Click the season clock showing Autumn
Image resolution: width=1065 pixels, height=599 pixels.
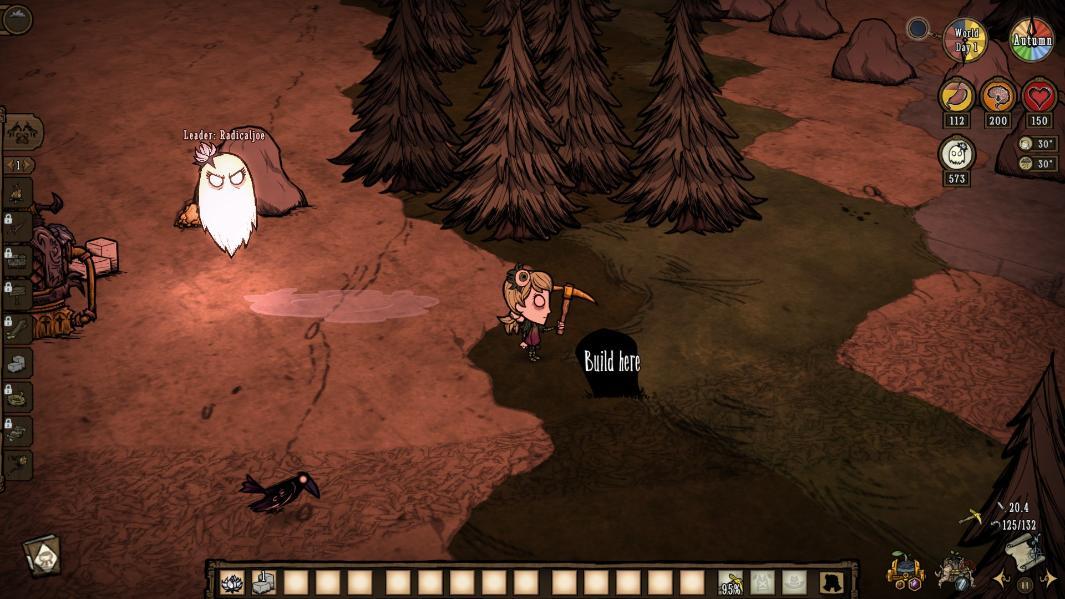tap(1031, 41)
